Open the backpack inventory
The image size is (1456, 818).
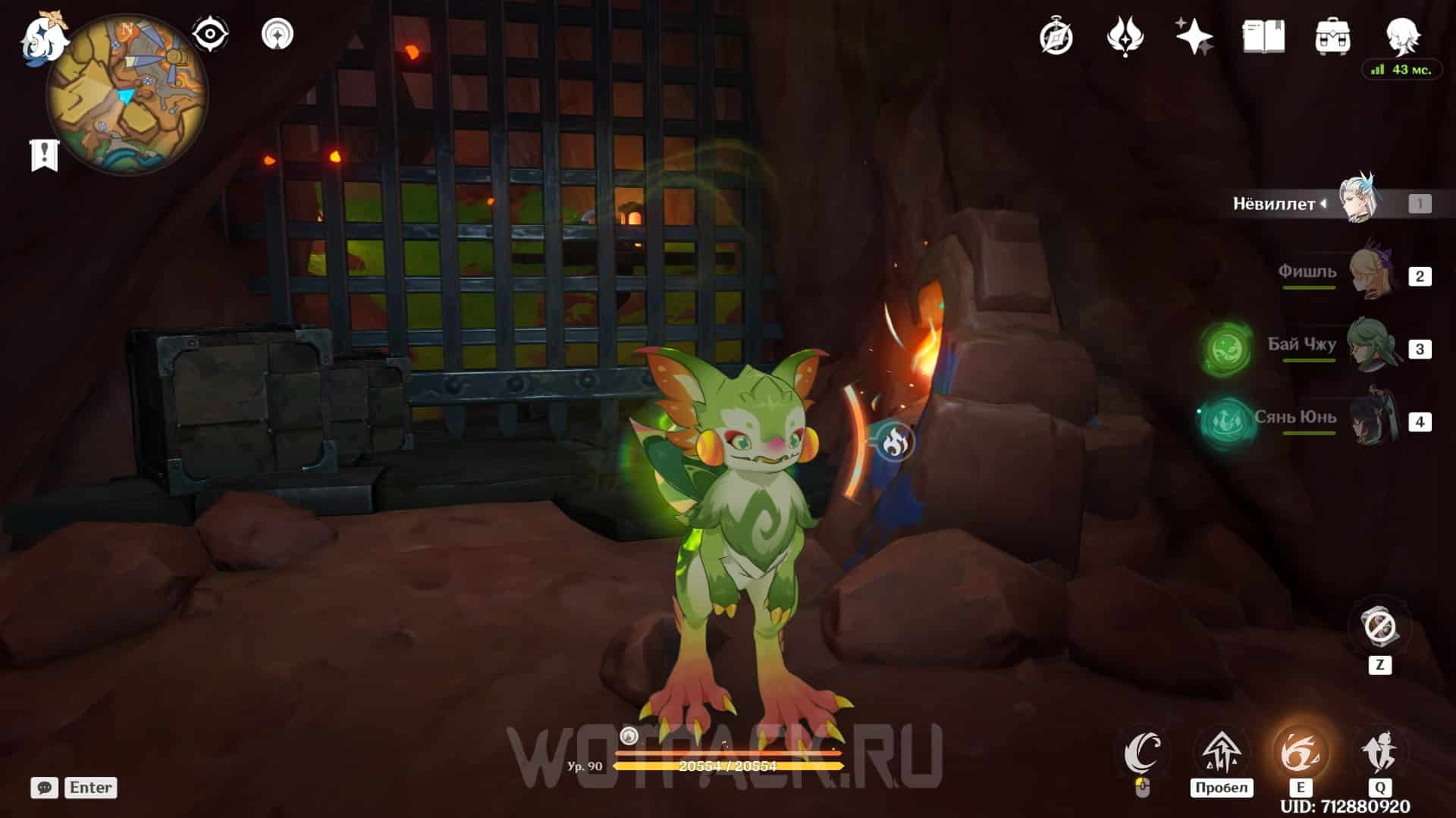click(1332, 36)
